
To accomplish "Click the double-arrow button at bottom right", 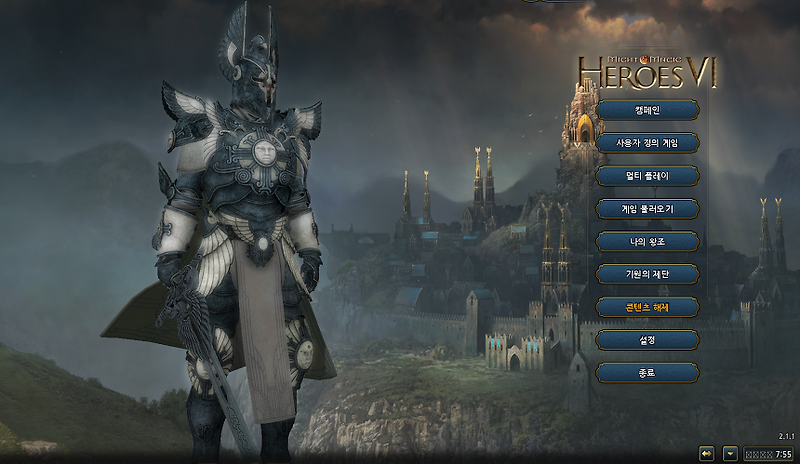I will click(x=707, y=454).
